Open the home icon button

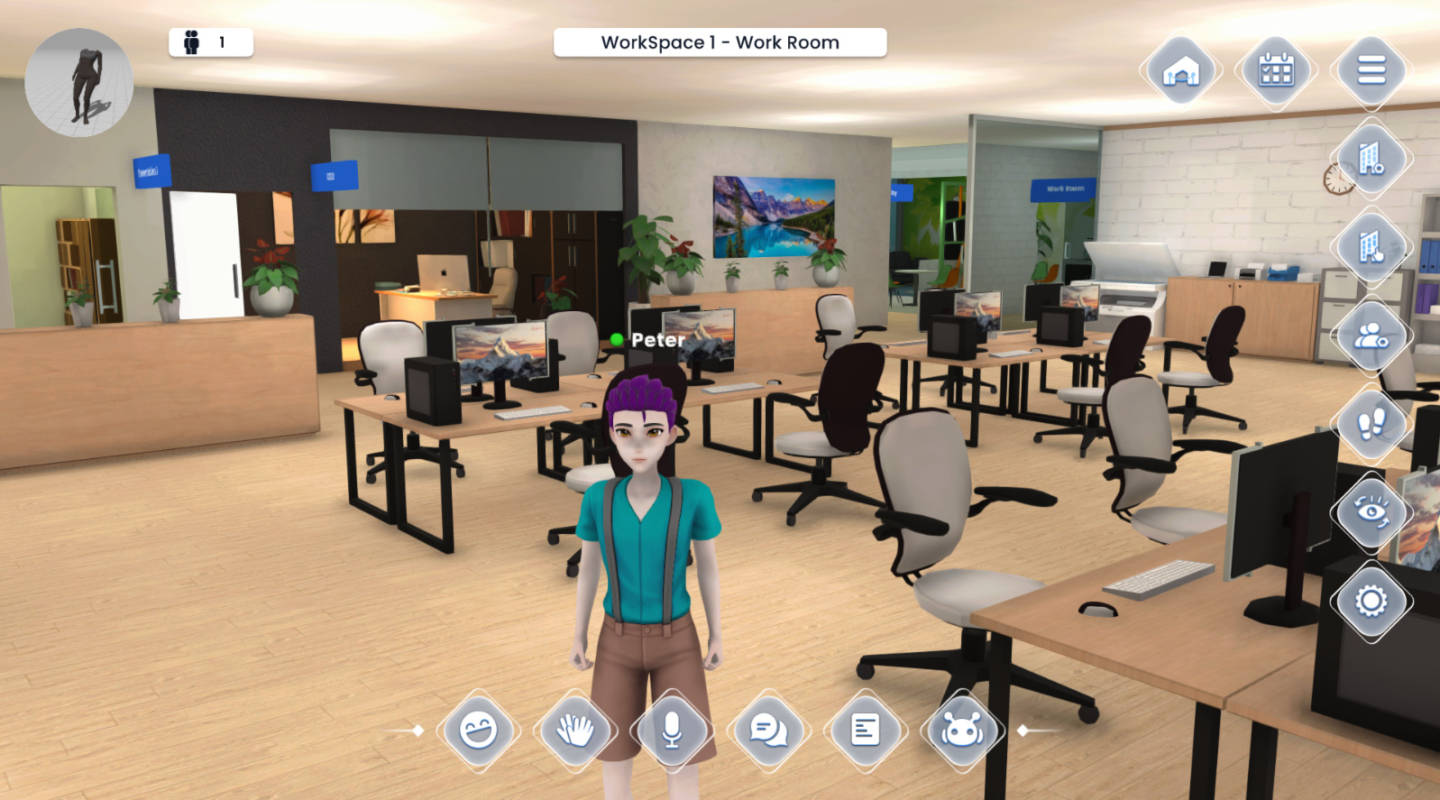click(1182, 70)
